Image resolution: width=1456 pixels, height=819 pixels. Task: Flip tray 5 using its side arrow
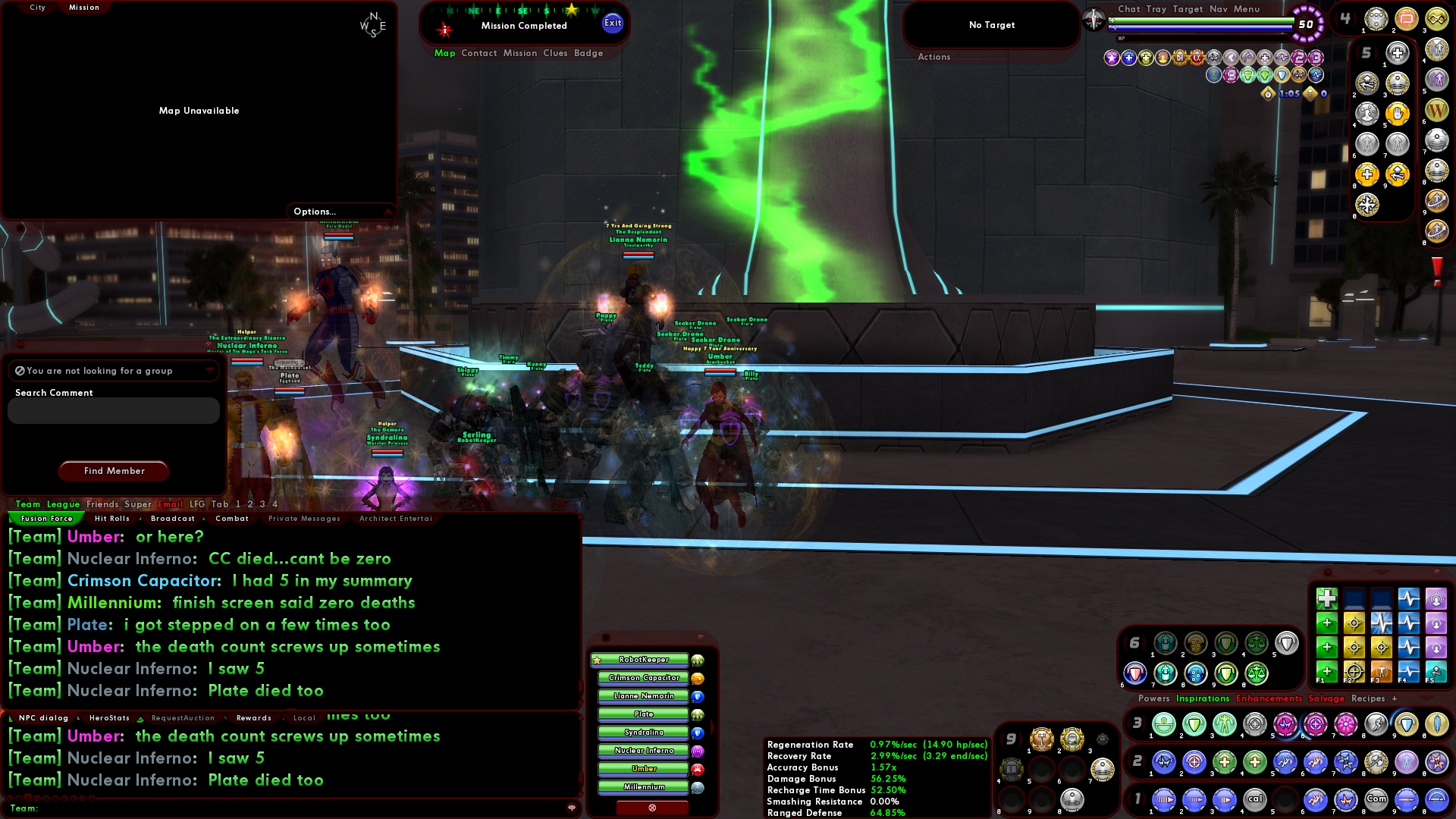[1377, 52]
